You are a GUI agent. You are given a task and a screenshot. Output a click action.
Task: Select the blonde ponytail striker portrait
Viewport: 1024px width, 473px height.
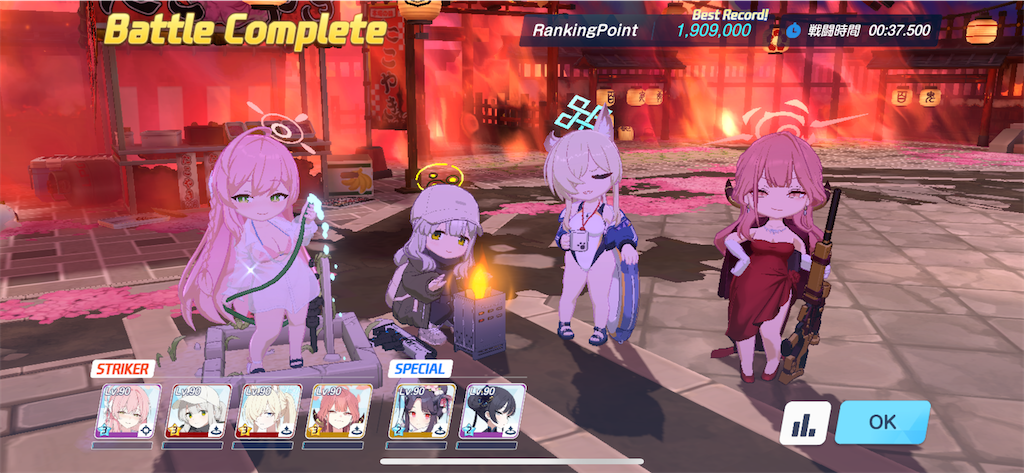point(269,412)
